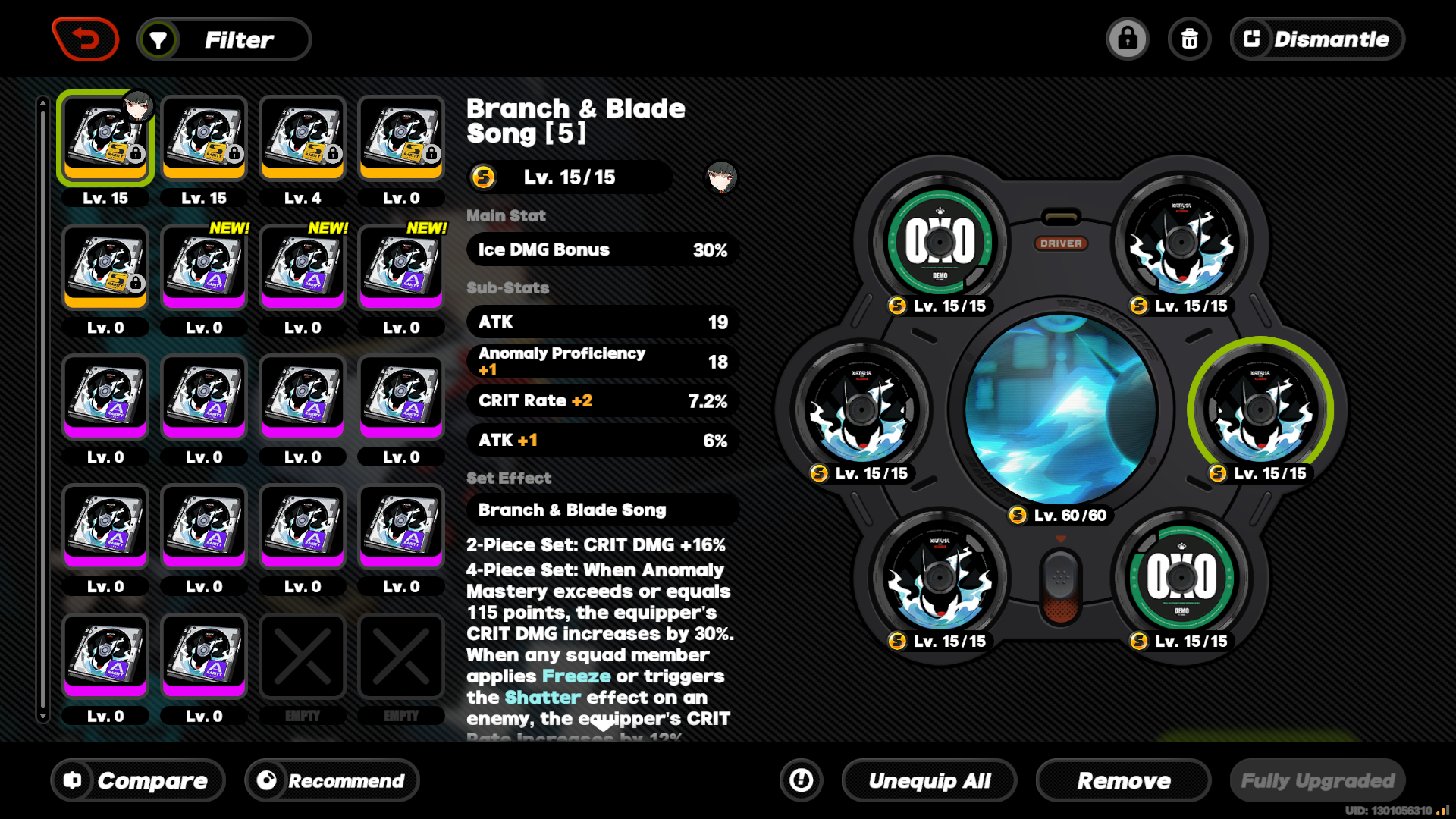
Task: Click the filter funnel icon
Action: 158,39
